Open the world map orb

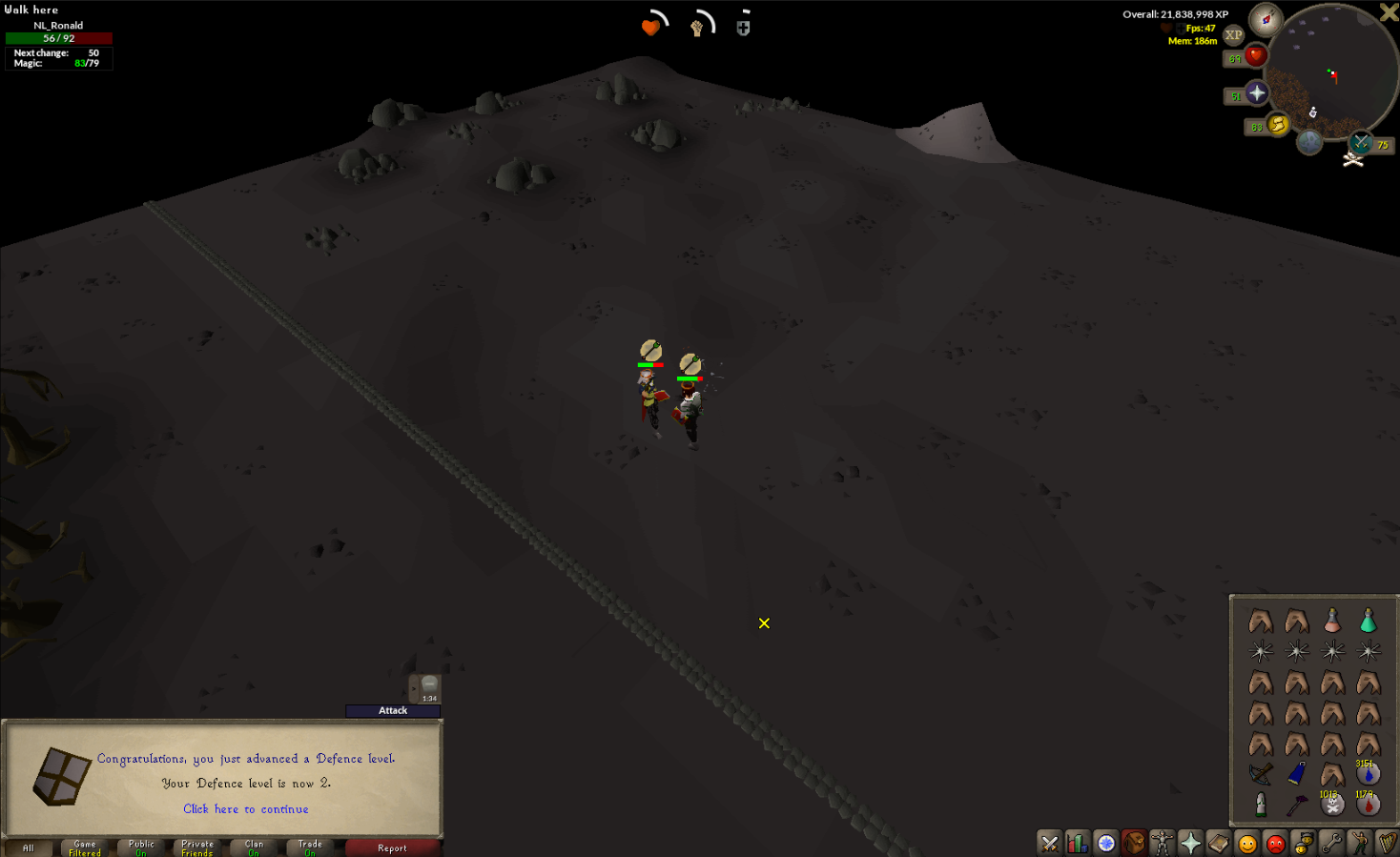coord(1309,142)
